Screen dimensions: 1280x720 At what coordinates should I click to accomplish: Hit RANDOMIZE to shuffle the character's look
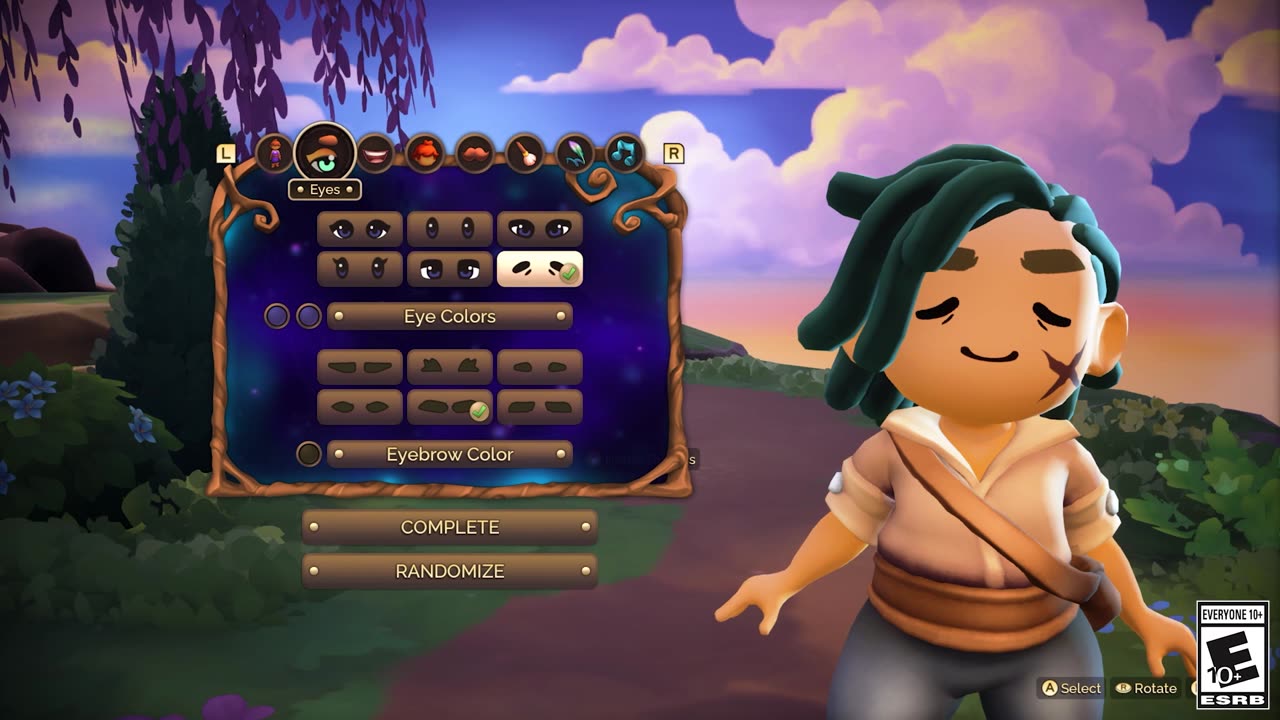(x=449, y=571)
